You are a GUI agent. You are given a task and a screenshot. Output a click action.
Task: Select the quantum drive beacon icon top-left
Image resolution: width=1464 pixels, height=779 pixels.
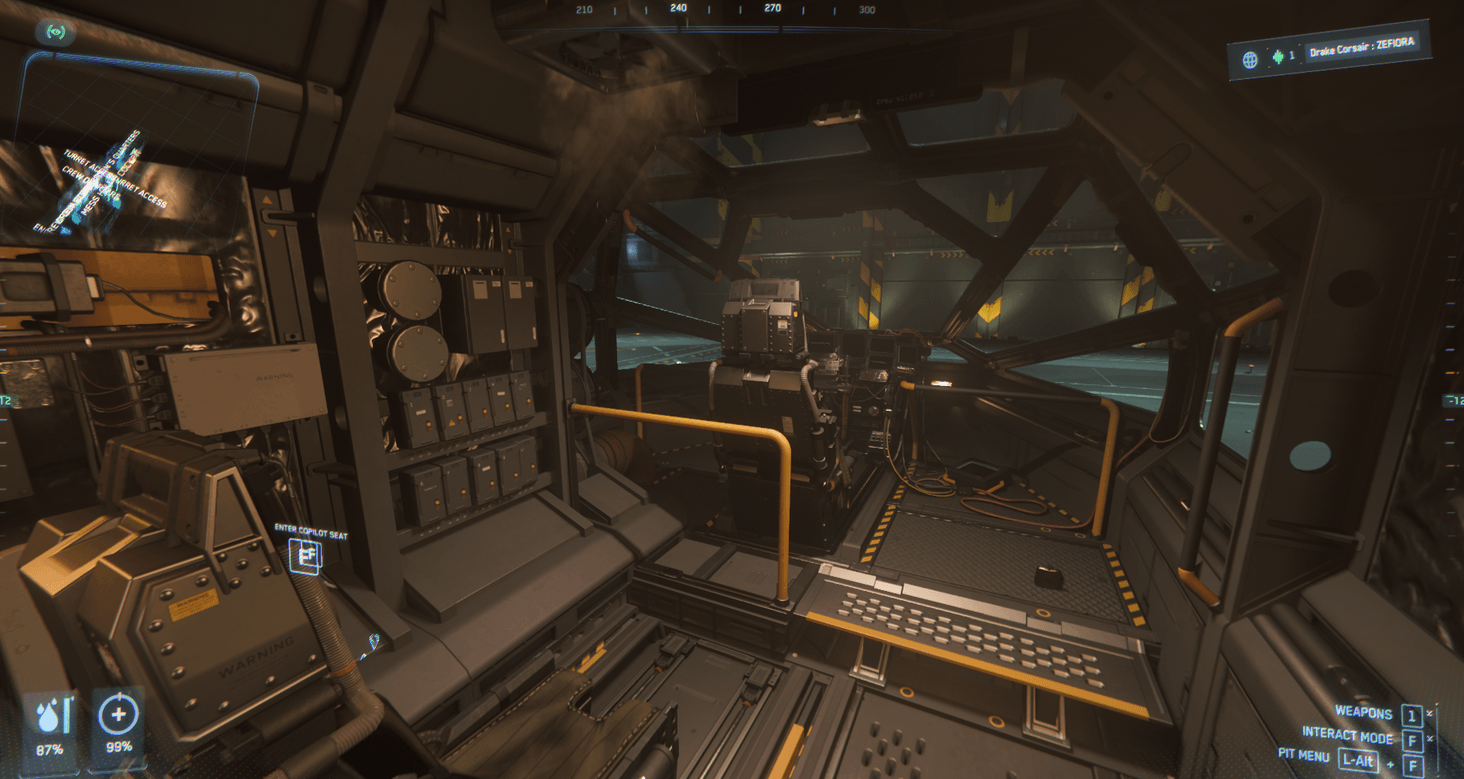pos(56,31)
